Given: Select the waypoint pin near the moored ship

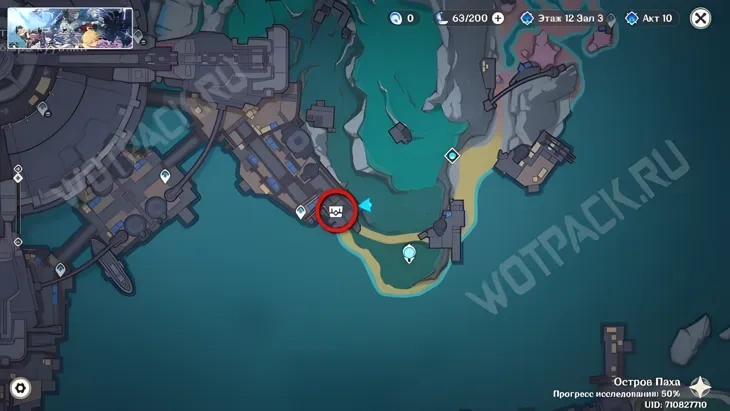Looking at the screenshot, I should point(61,269).
